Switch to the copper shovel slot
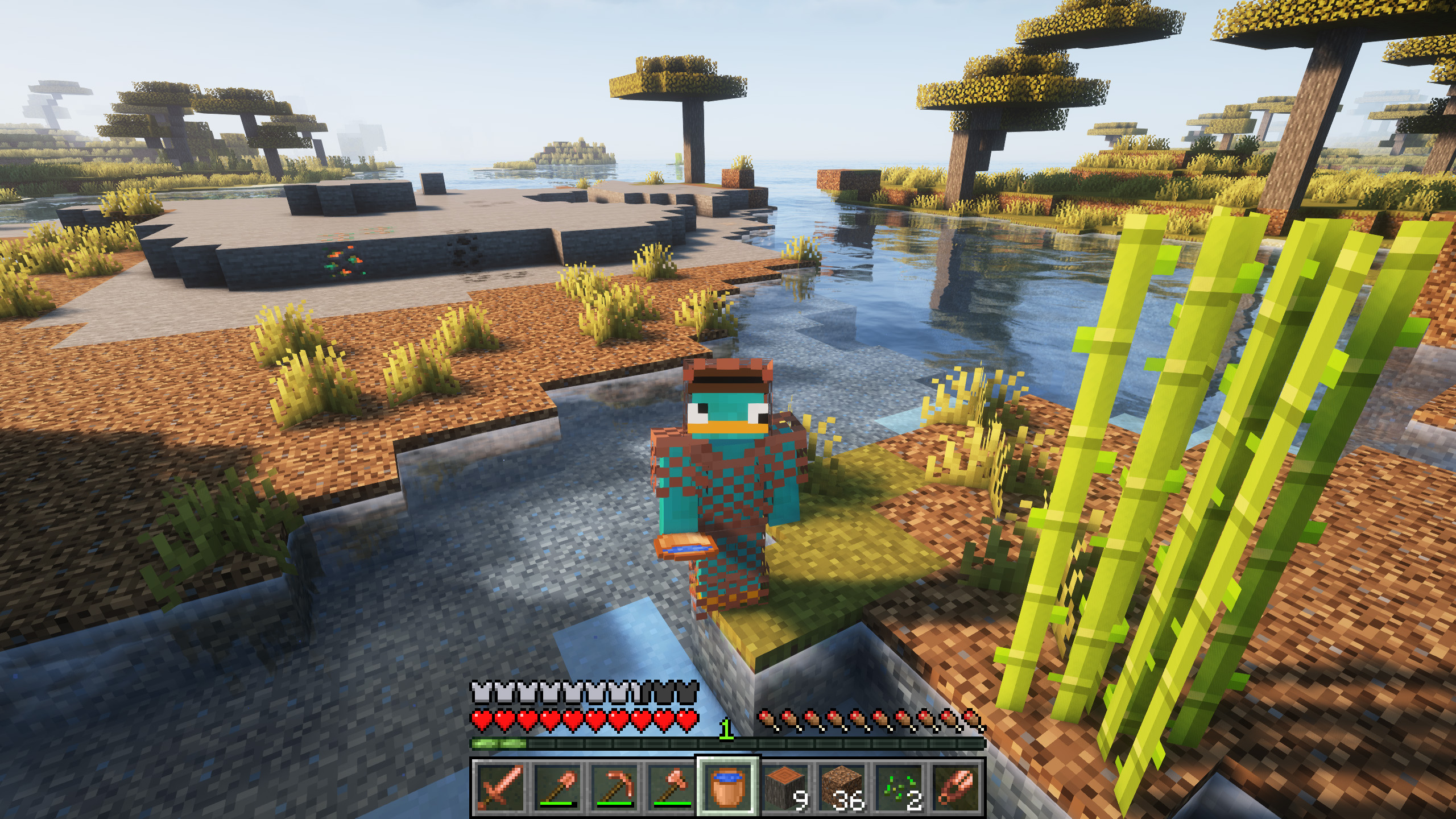Image resolution: width=1456 pixels, height=819 pixels. 556,785
